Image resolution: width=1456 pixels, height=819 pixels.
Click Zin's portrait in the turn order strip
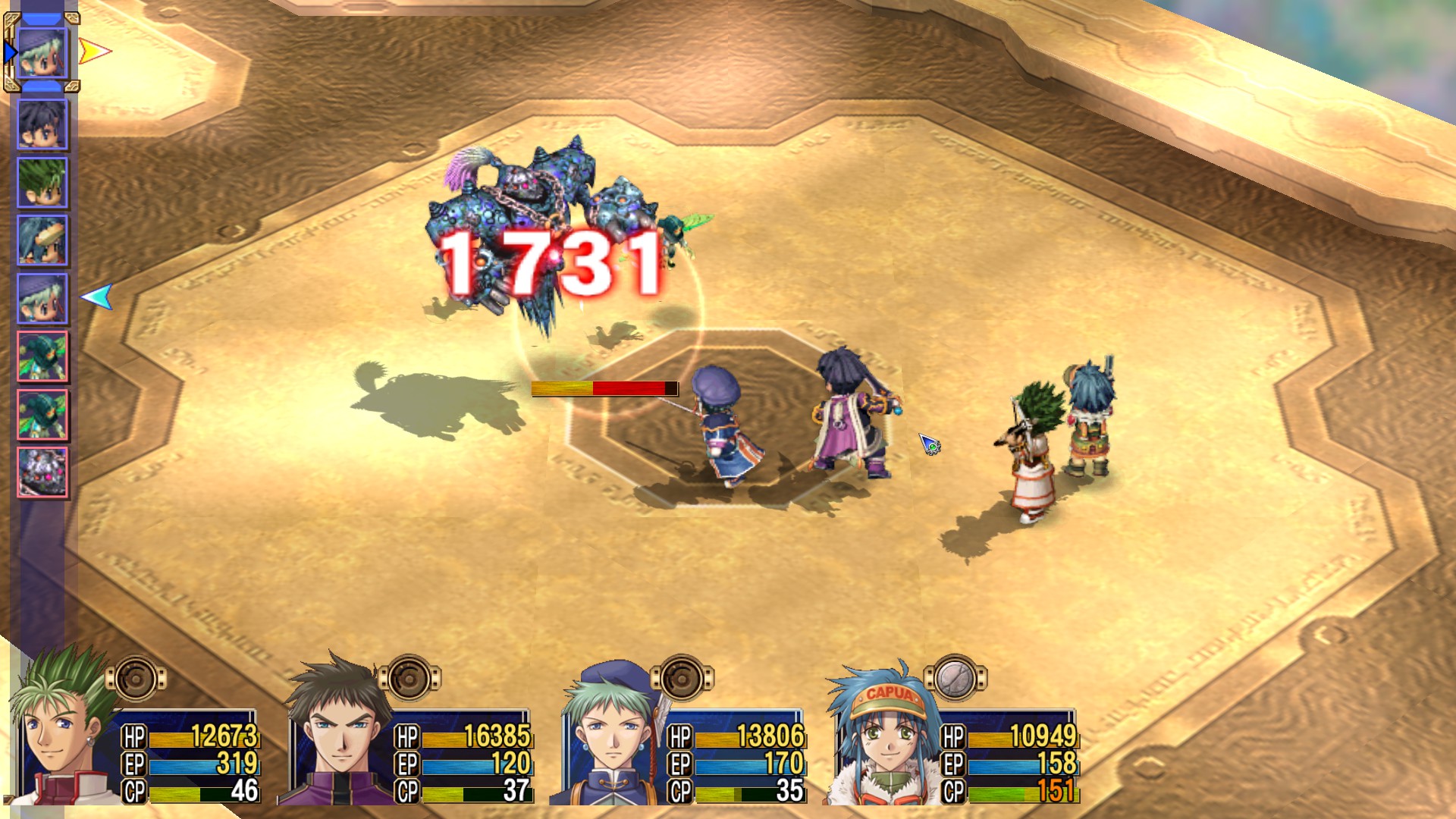point(42,125)
